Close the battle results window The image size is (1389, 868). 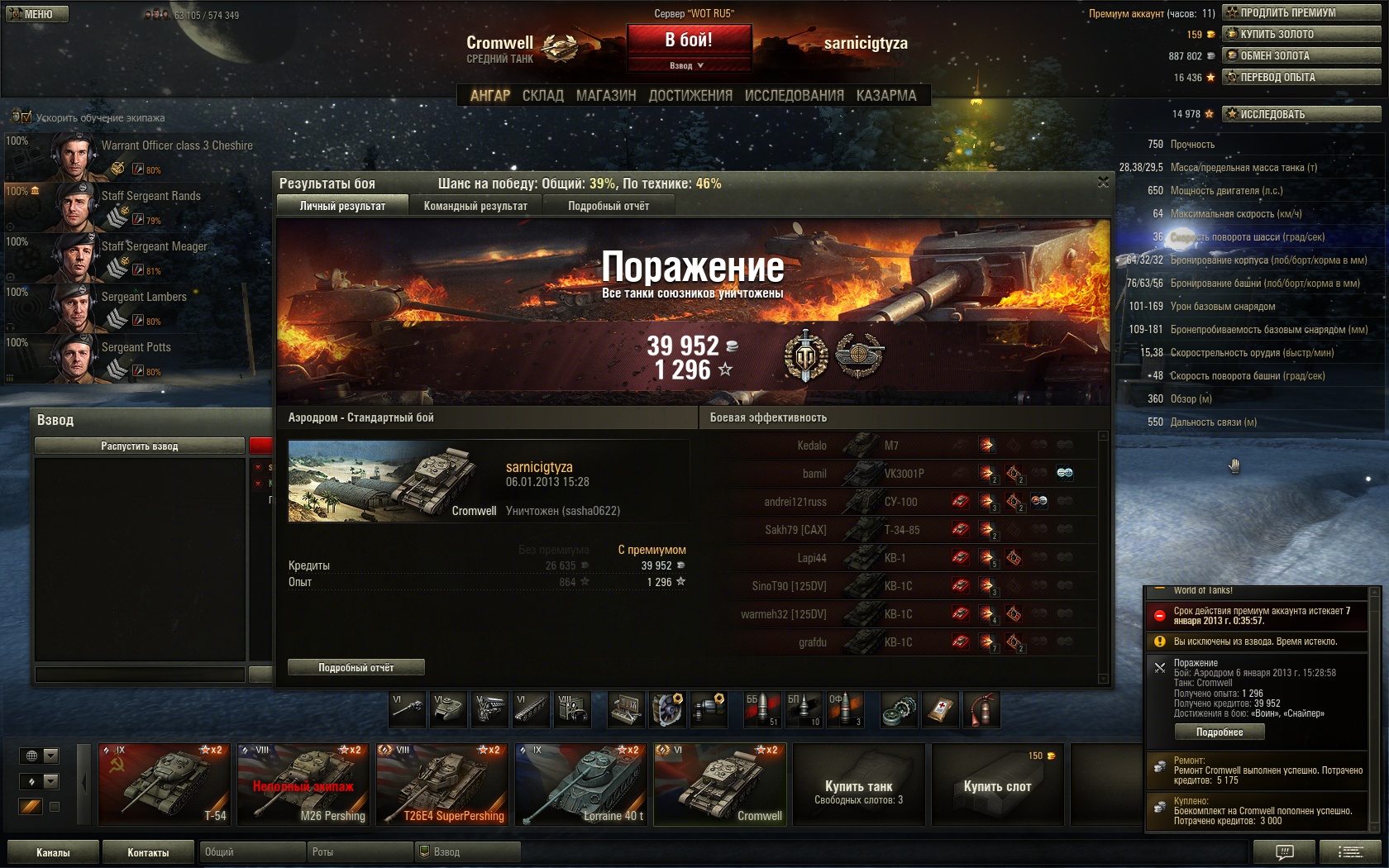[1103, 182]
